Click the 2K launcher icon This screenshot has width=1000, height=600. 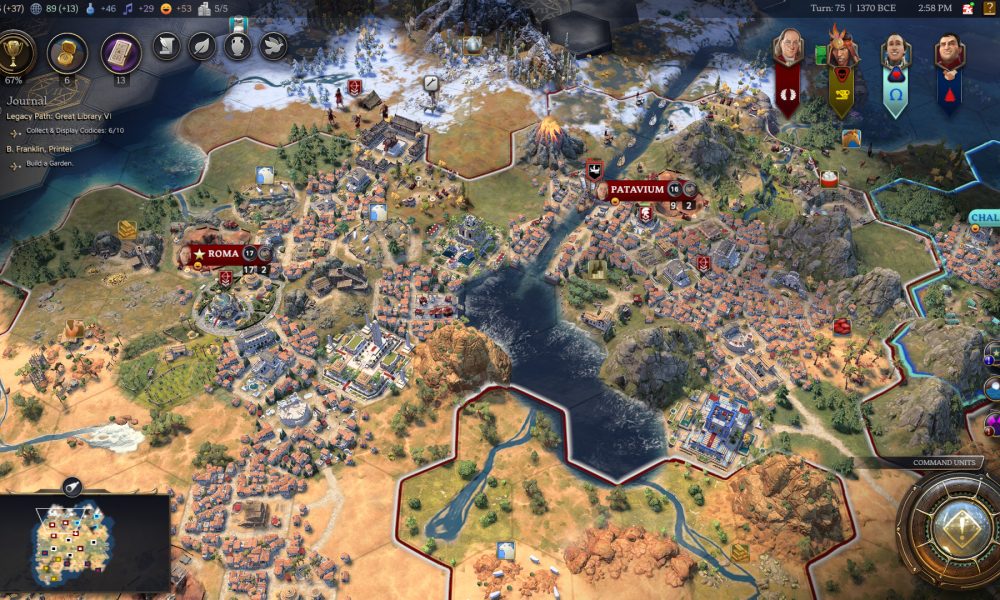(967, 8)
